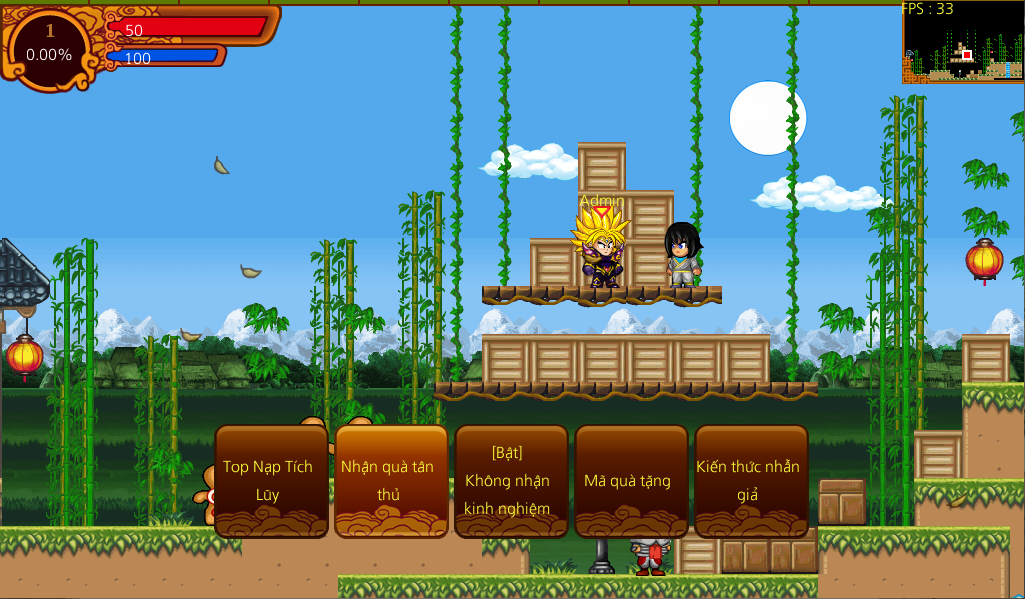Open the Top Nạp Tích Lũy option
This screenshot has width=1025, height=599.
point(271,481)
